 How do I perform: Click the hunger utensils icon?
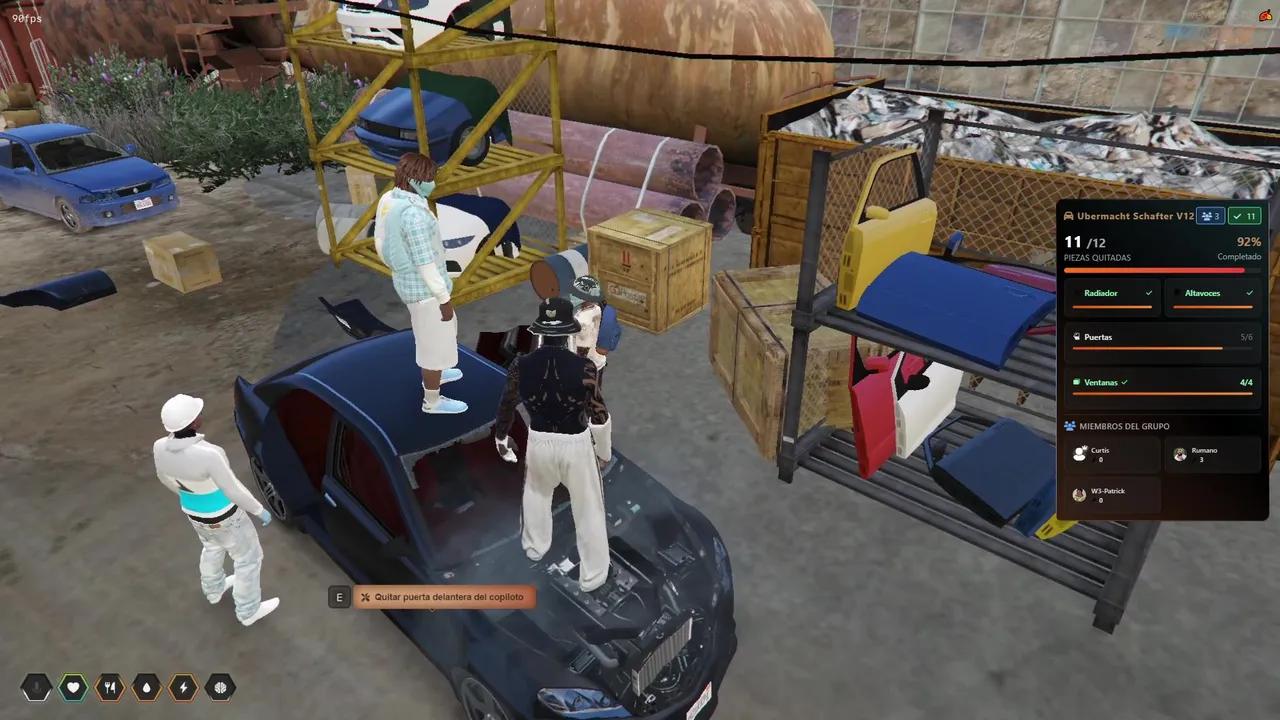tap(110, 687)
